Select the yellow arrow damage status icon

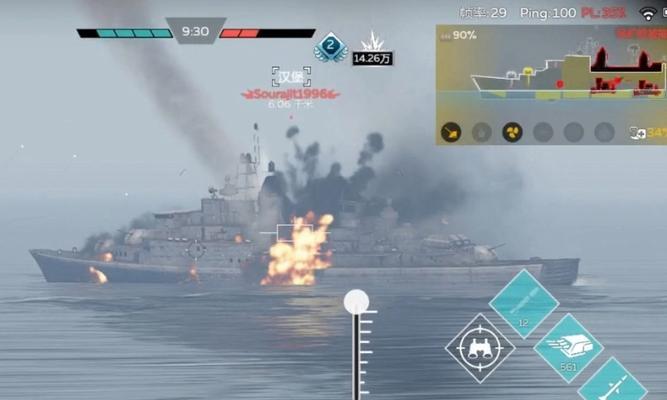click(451, 132)
